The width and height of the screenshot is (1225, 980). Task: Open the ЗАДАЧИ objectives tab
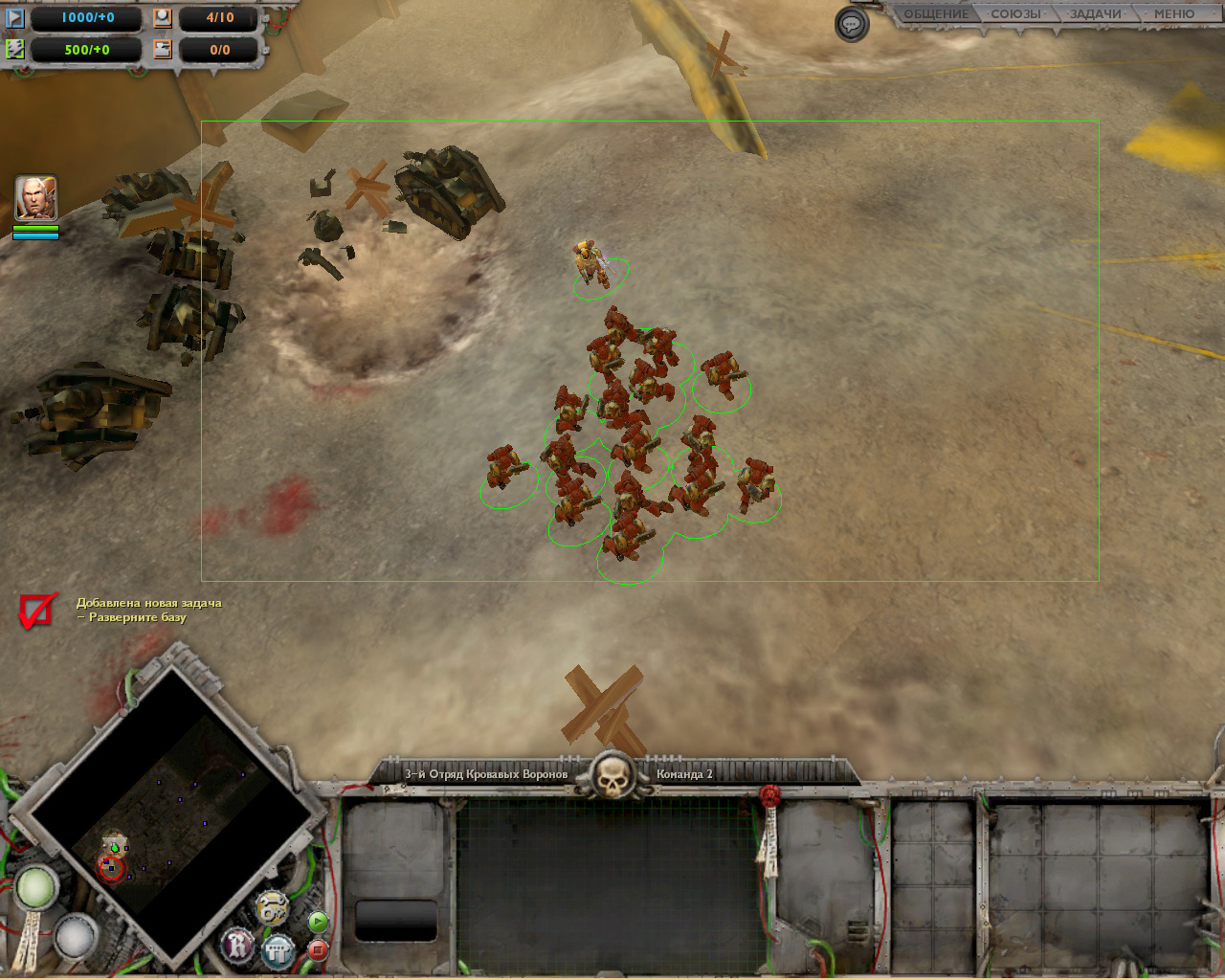pos(1095,14)
